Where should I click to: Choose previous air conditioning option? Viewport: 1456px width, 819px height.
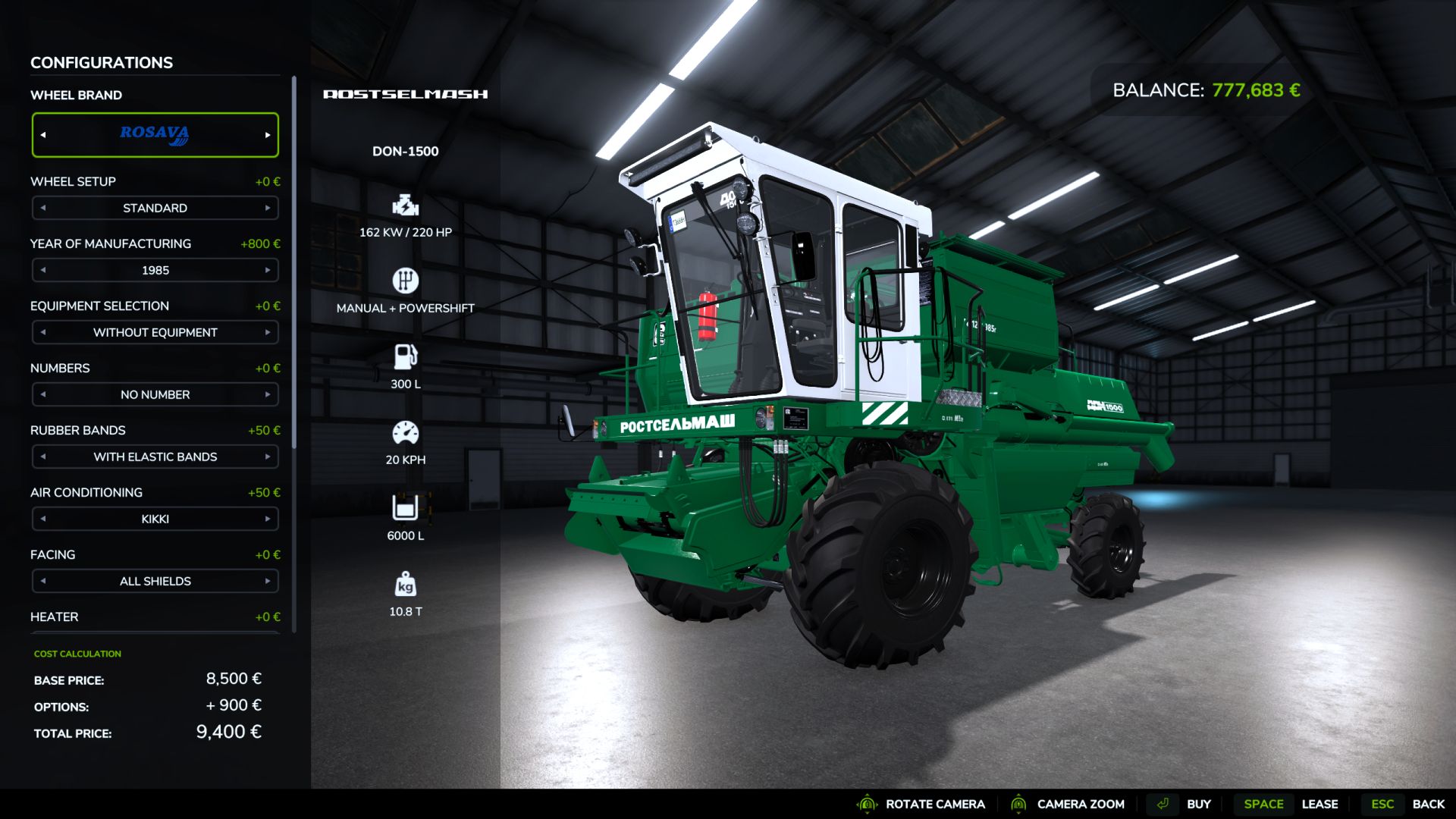click(x=43, y=519)
